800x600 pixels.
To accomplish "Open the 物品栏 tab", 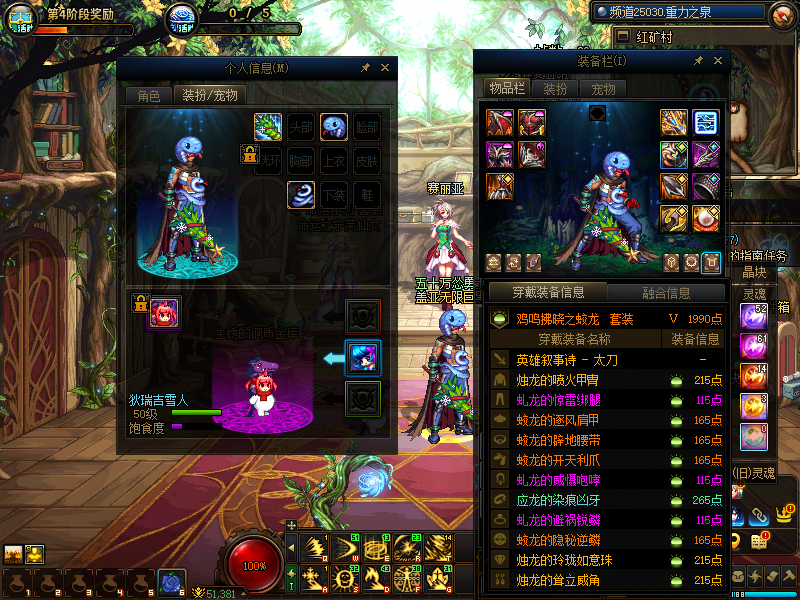I will click(506, 88).
